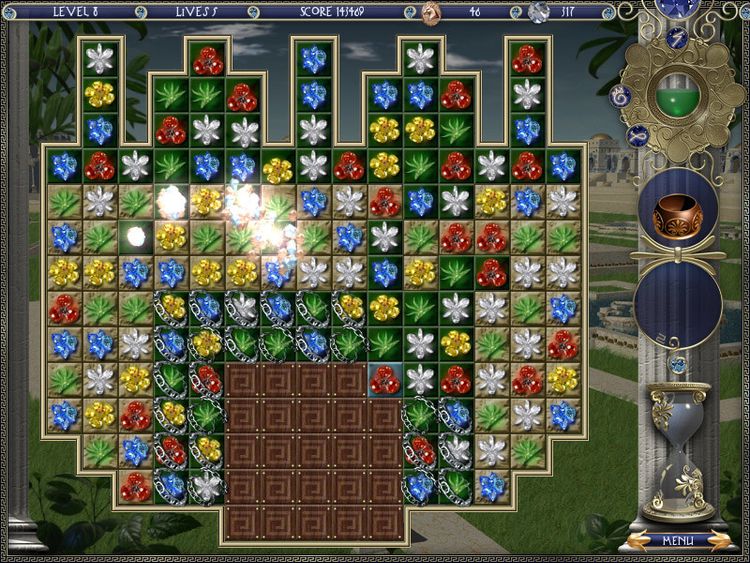Select the spiral rune orb
The width and height of the screenshot is (750, 563).
620,96
